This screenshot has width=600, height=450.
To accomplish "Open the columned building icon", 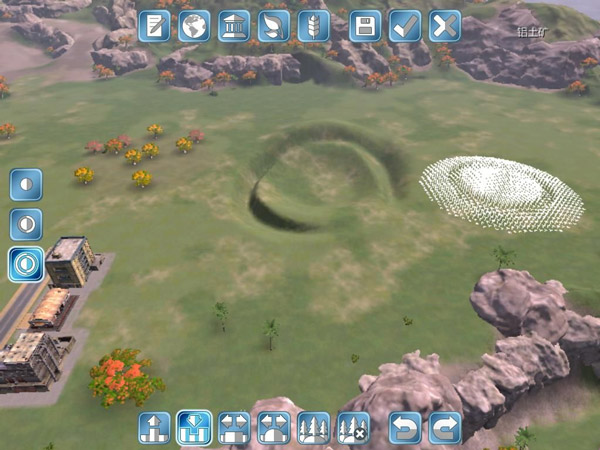I will point(234,26).
